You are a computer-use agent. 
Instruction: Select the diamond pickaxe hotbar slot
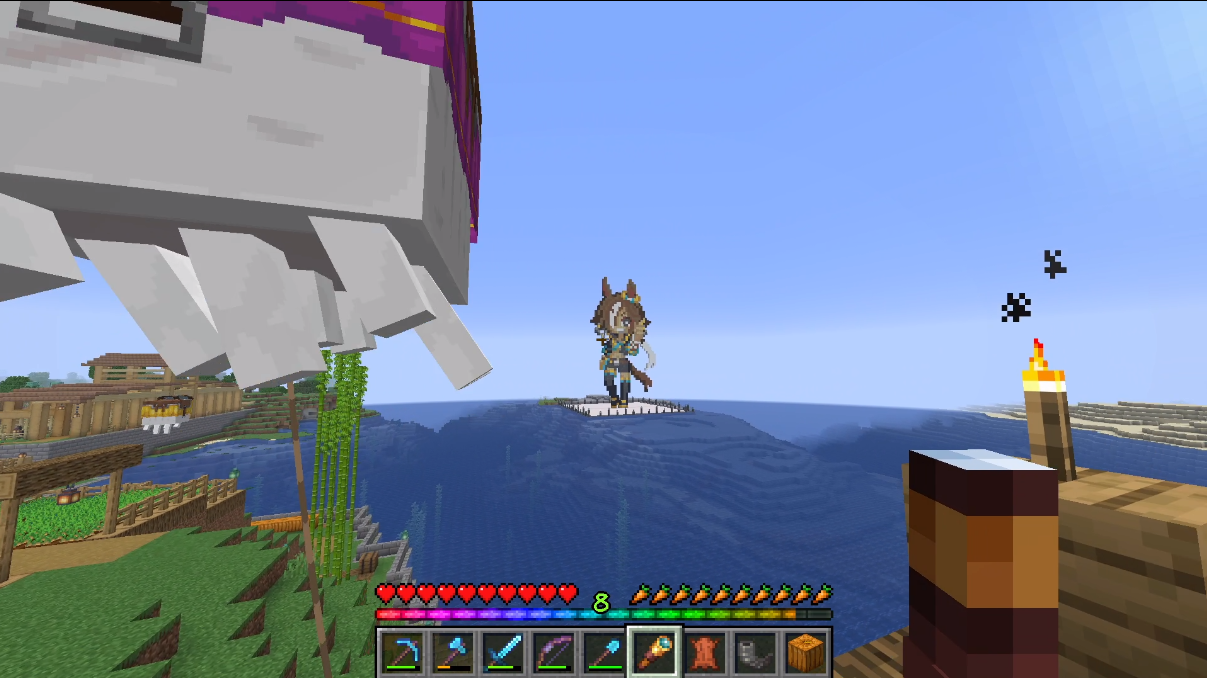point(403,653)
